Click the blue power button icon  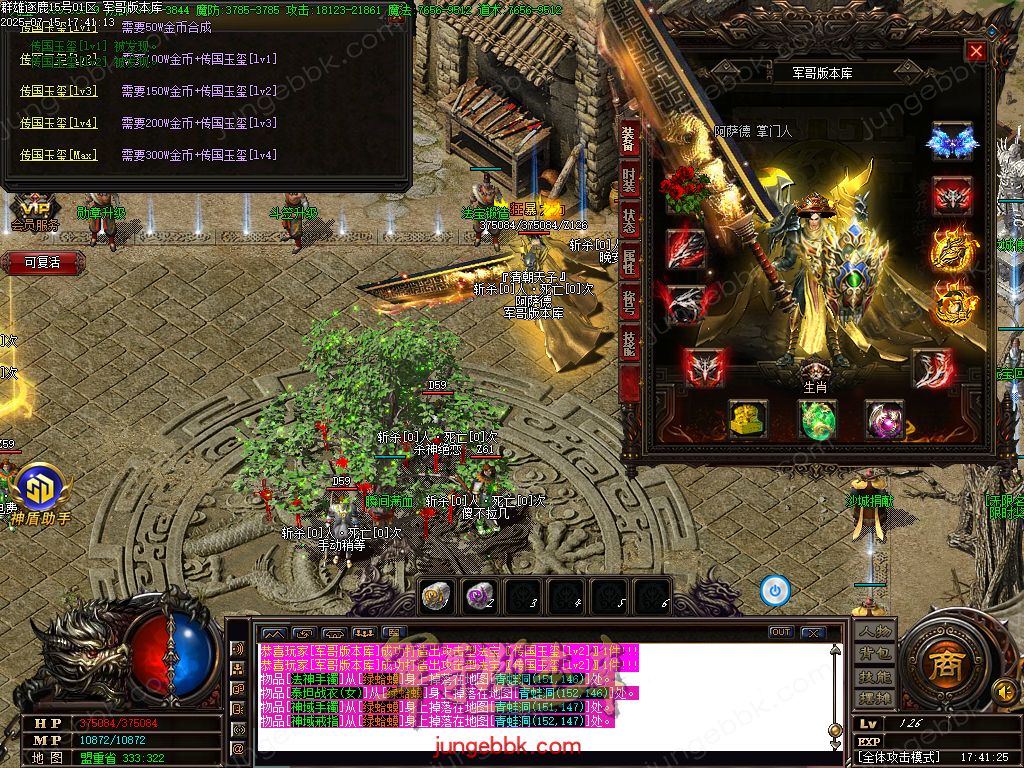pos(775,591)
